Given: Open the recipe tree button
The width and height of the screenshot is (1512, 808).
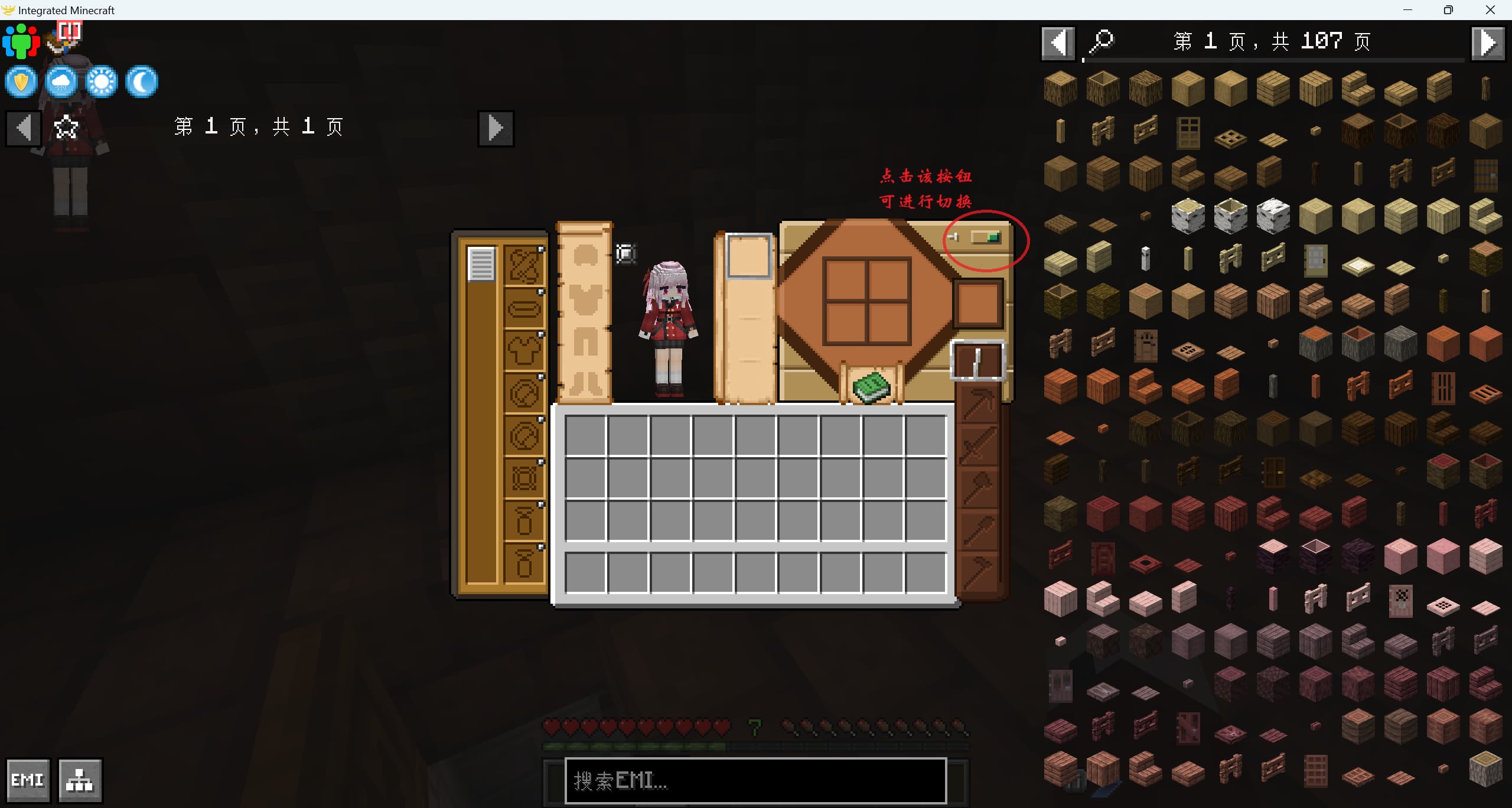Looking at the screenshot, I should (80, 780).
